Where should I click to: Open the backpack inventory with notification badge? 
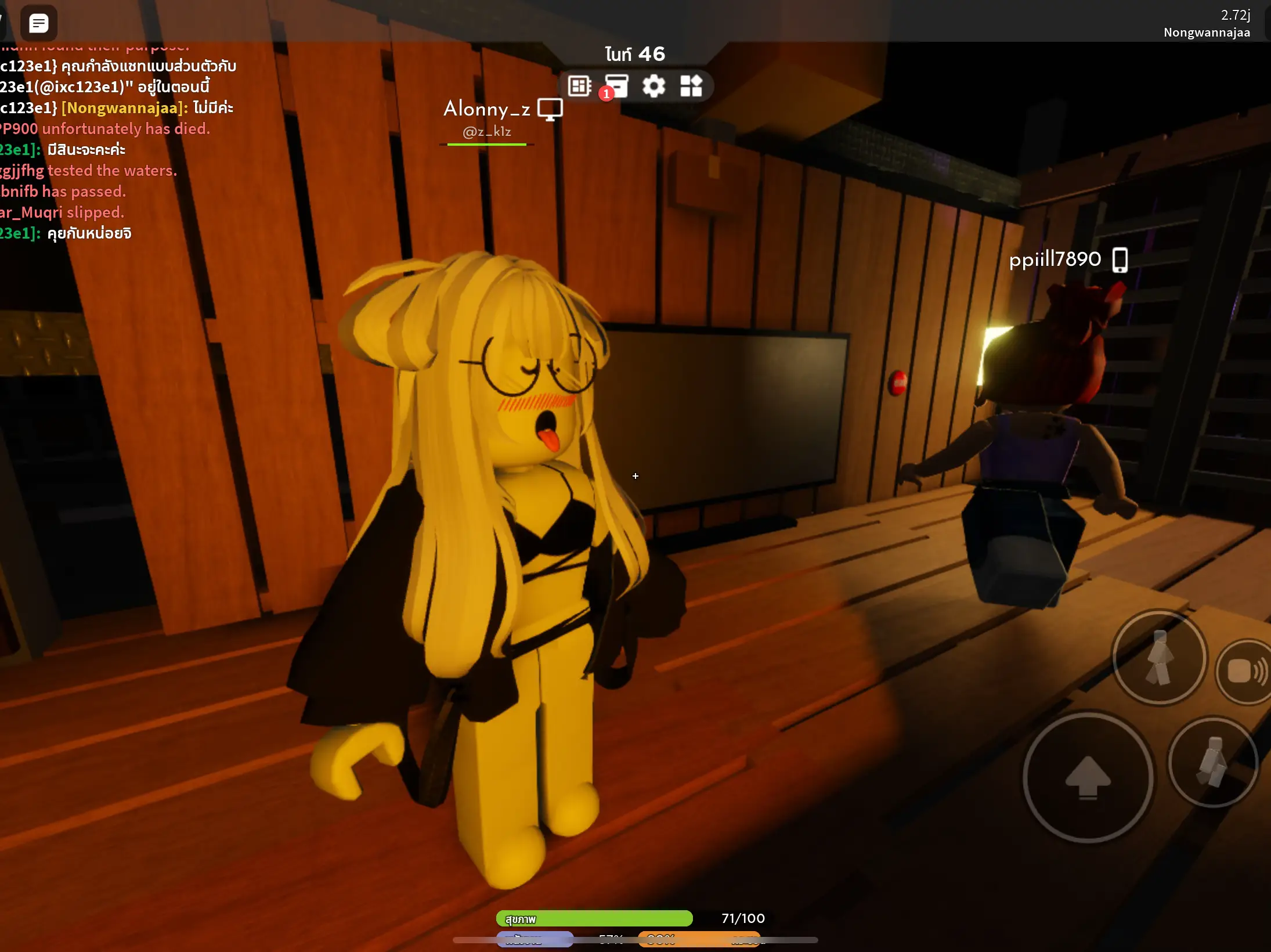(617, 86)
